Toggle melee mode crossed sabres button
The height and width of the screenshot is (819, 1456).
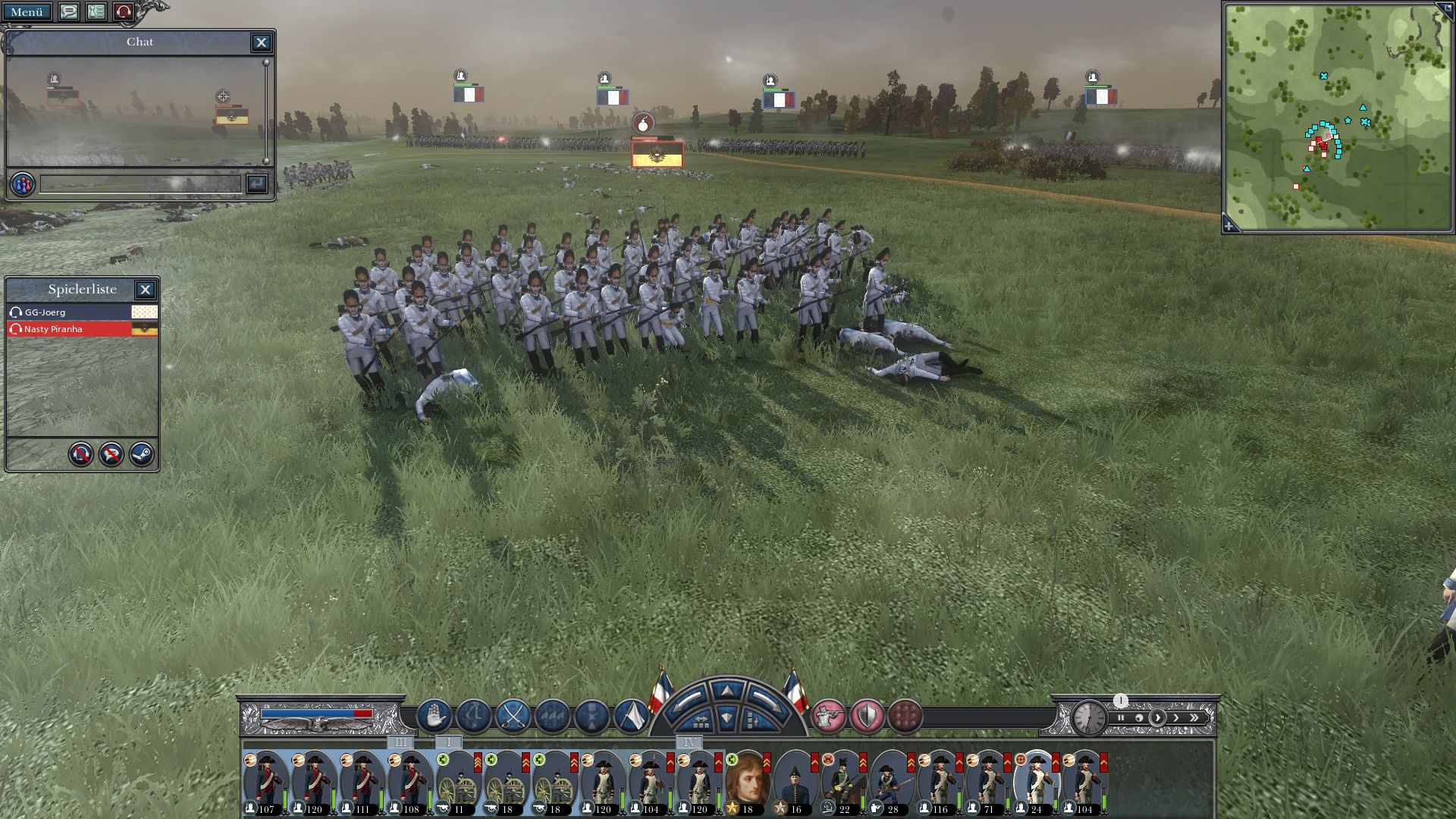(513, 715)
